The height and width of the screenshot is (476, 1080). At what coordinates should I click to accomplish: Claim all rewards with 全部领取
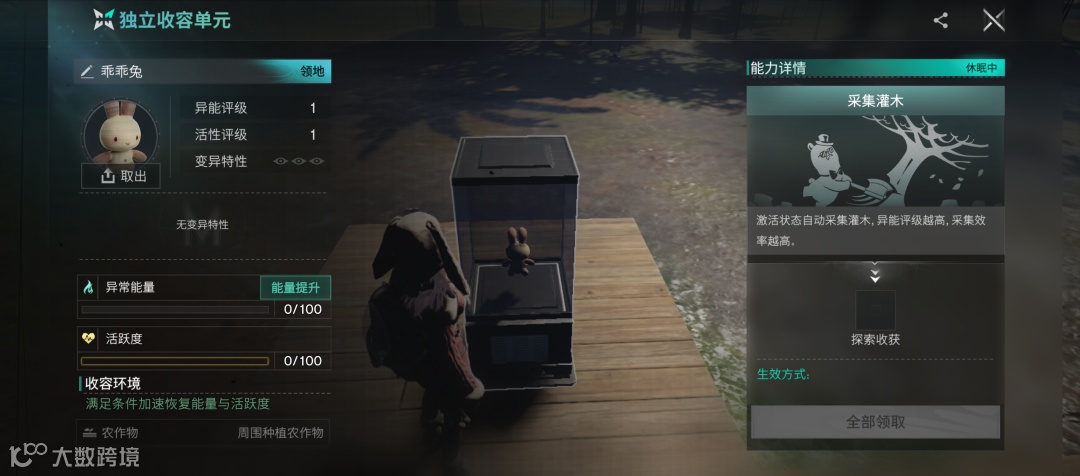click(875, 422)
